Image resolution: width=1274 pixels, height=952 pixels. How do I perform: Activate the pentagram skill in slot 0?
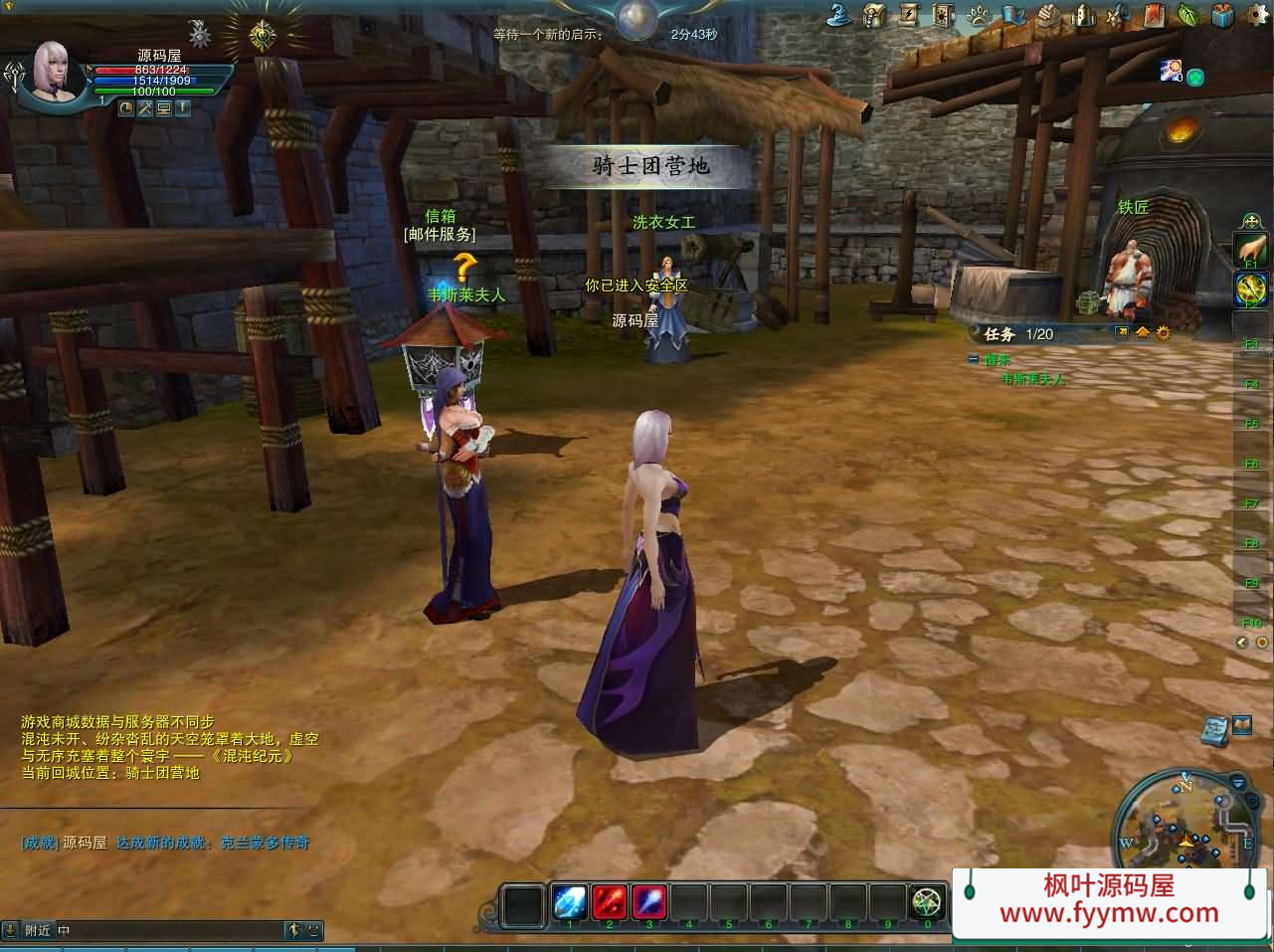pyautogui.click(x=927, y=902)
